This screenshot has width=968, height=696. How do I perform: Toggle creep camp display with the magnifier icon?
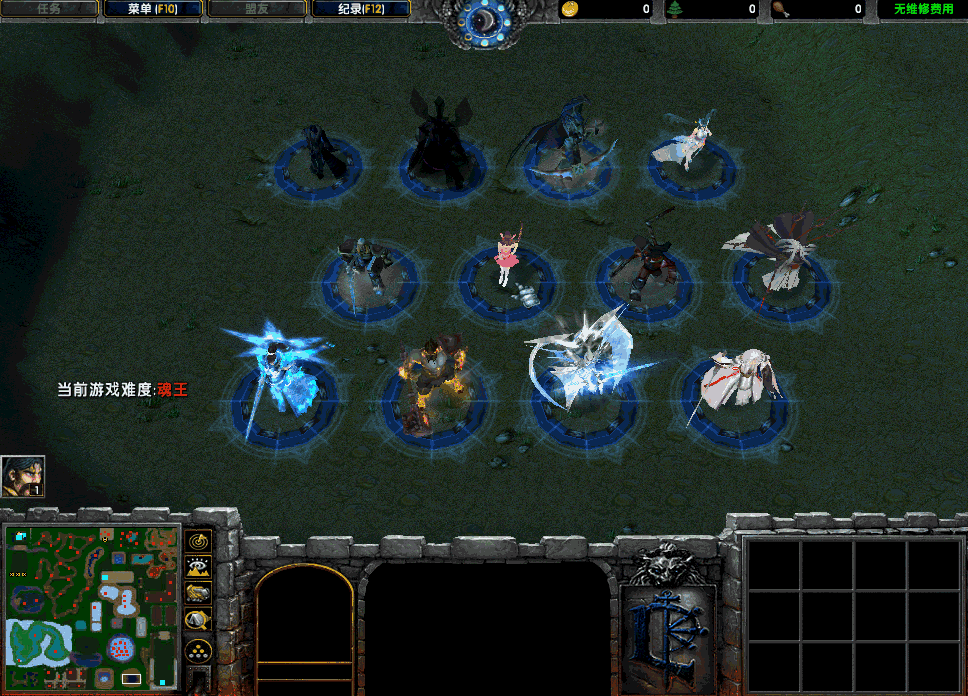199,622
